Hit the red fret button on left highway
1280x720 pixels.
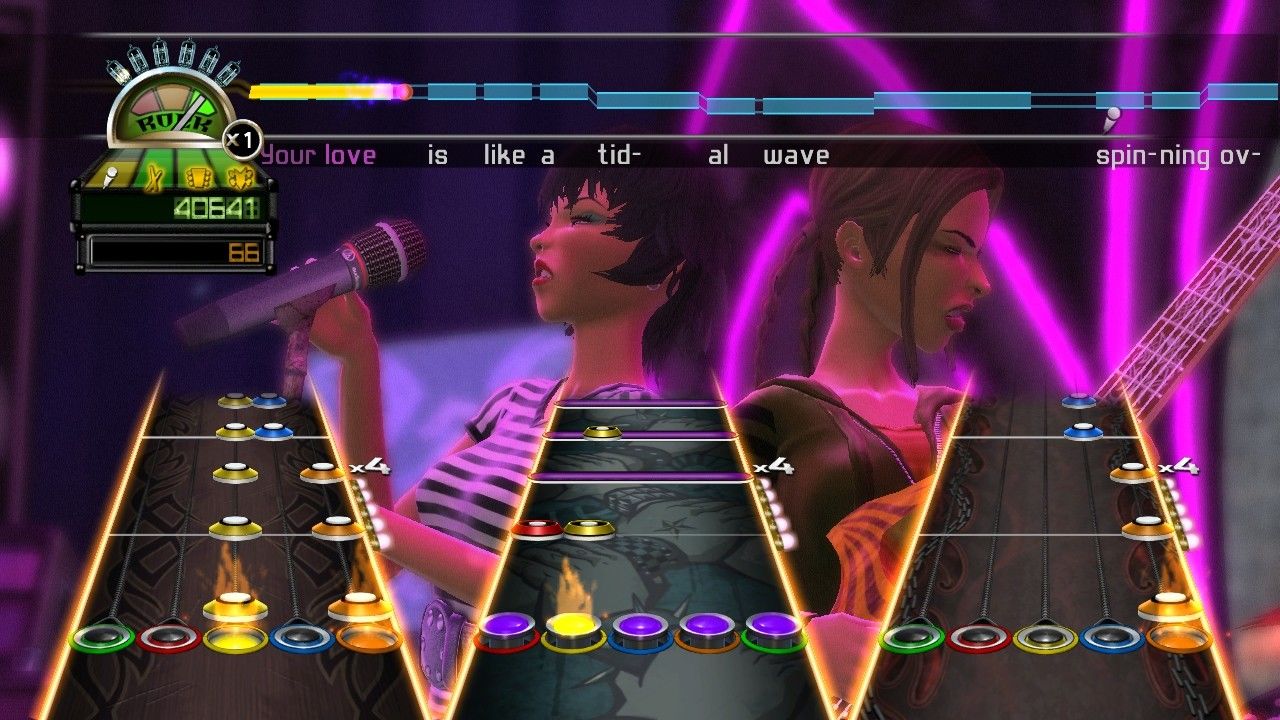169,637
